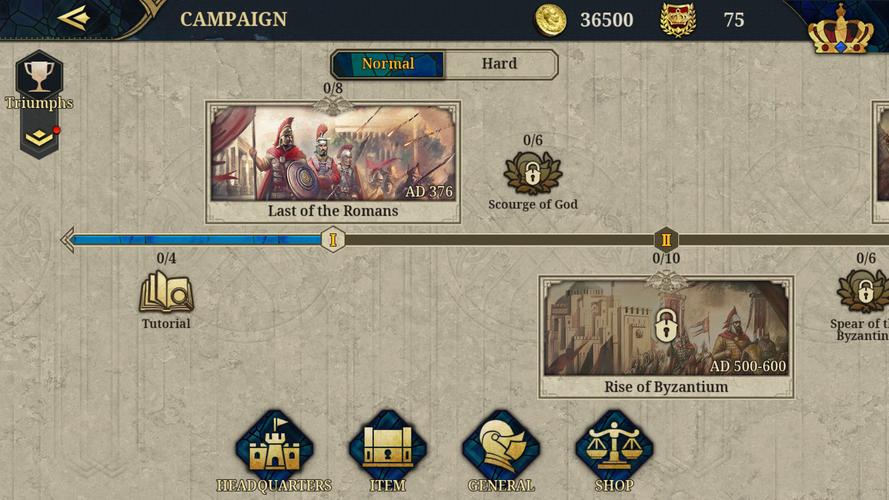Select the locked Scourge of God mission
This screenshot has width=889, height=500.
pyautogui.click(x=532, y=174)
